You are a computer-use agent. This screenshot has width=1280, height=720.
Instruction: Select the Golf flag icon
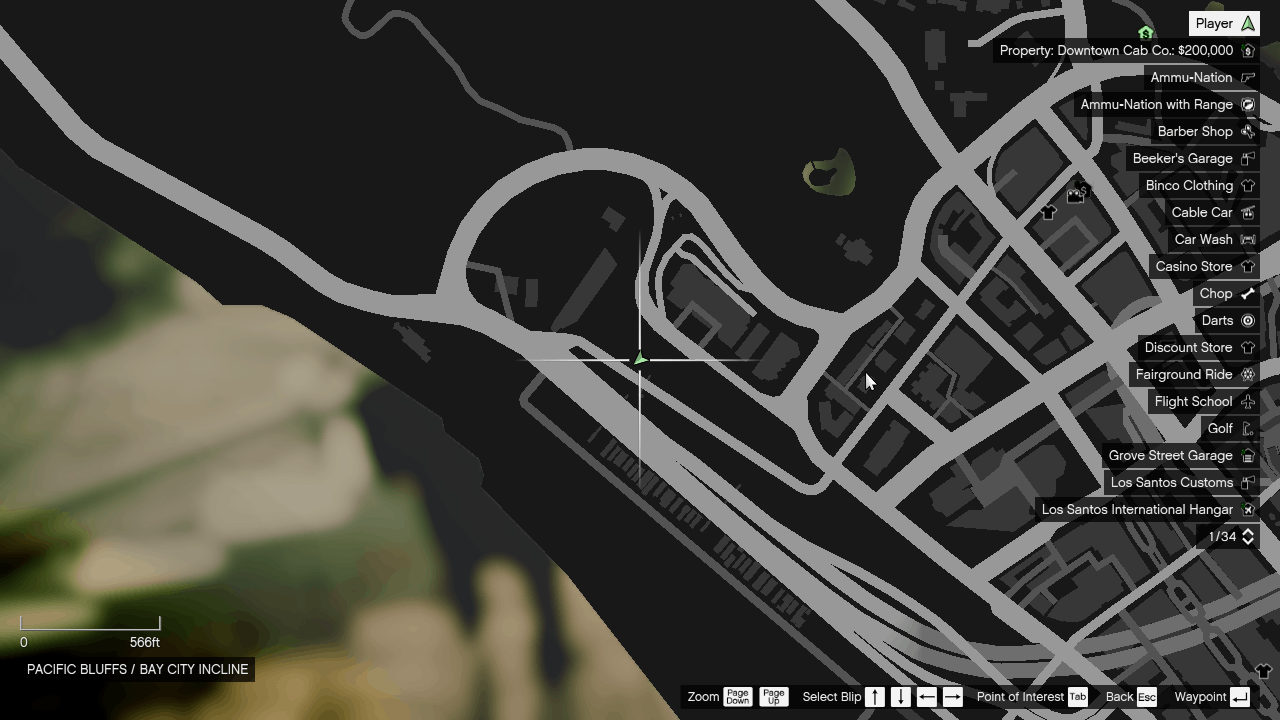click(x=1247, y=428)
